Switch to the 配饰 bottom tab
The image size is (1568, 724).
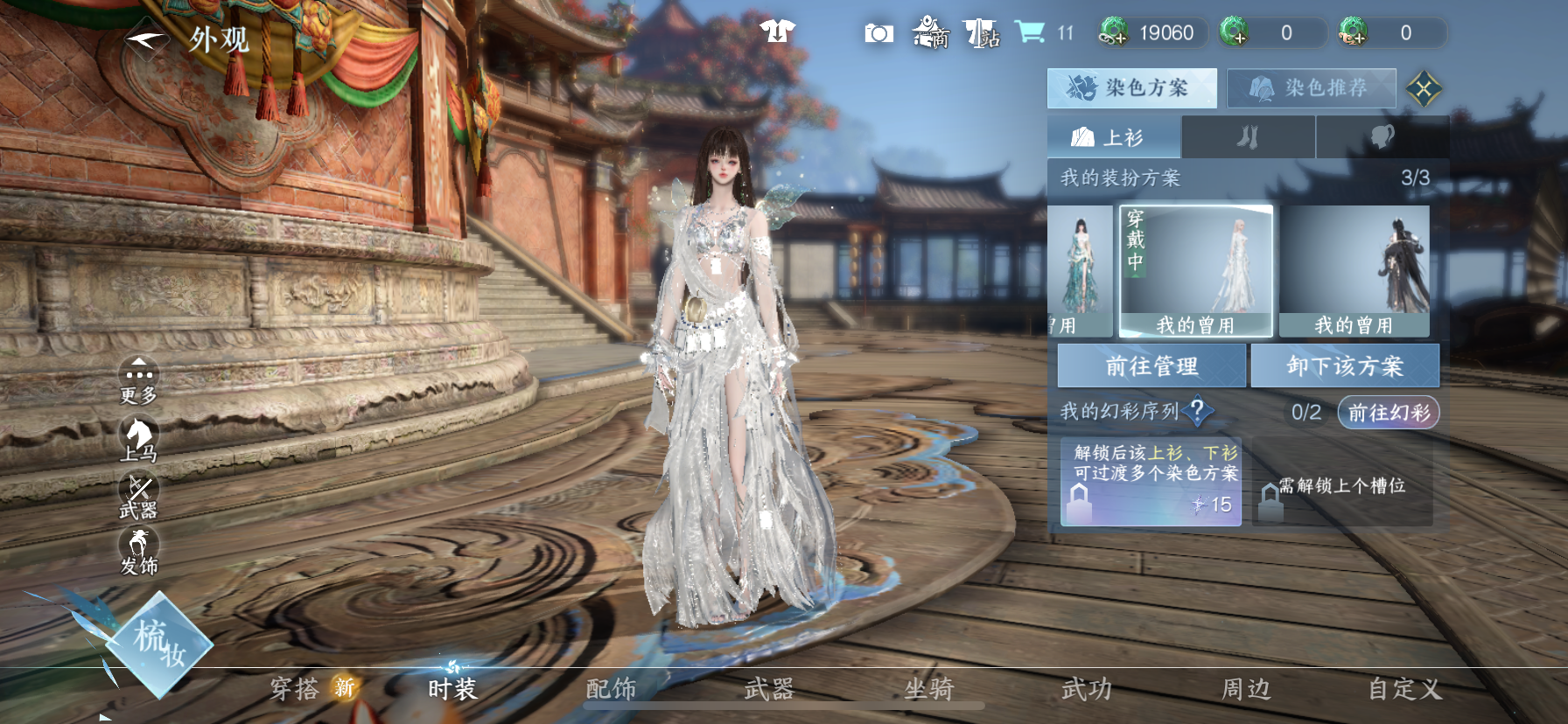coord(611,689)
